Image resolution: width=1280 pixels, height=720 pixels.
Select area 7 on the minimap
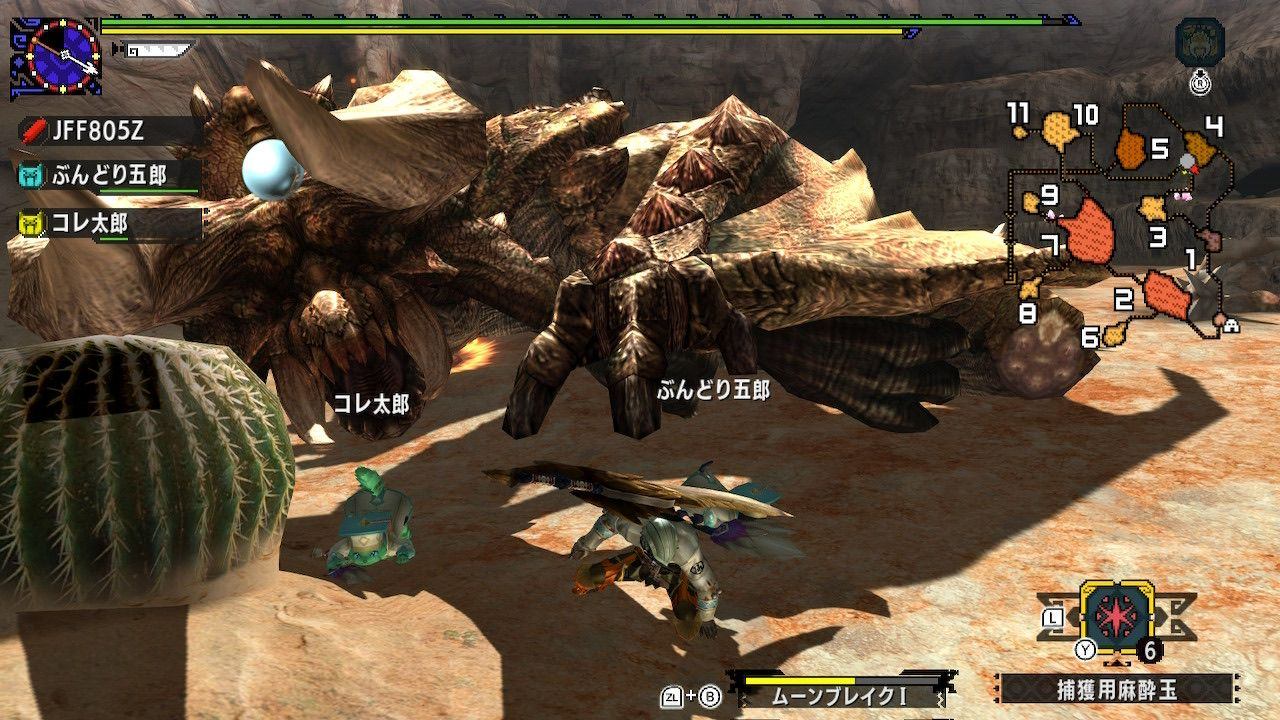(1086, 233)
